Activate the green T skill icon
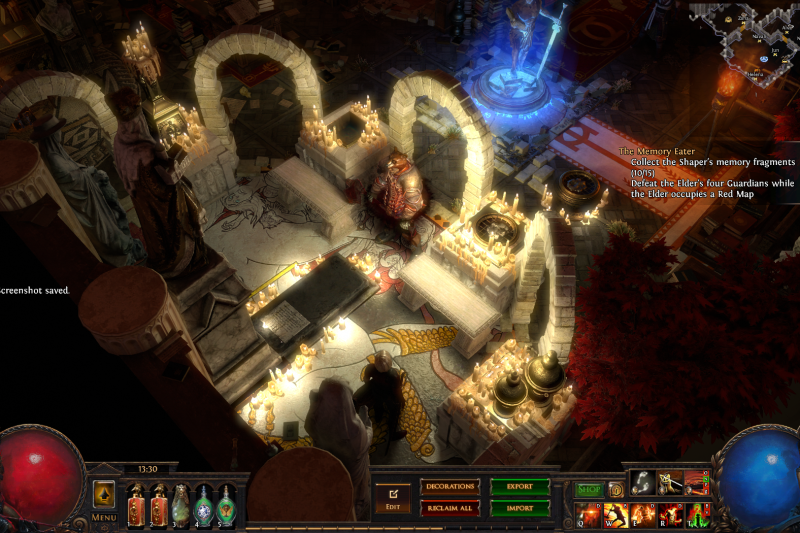Screen dimensions: 800x533 click(696, 515)
